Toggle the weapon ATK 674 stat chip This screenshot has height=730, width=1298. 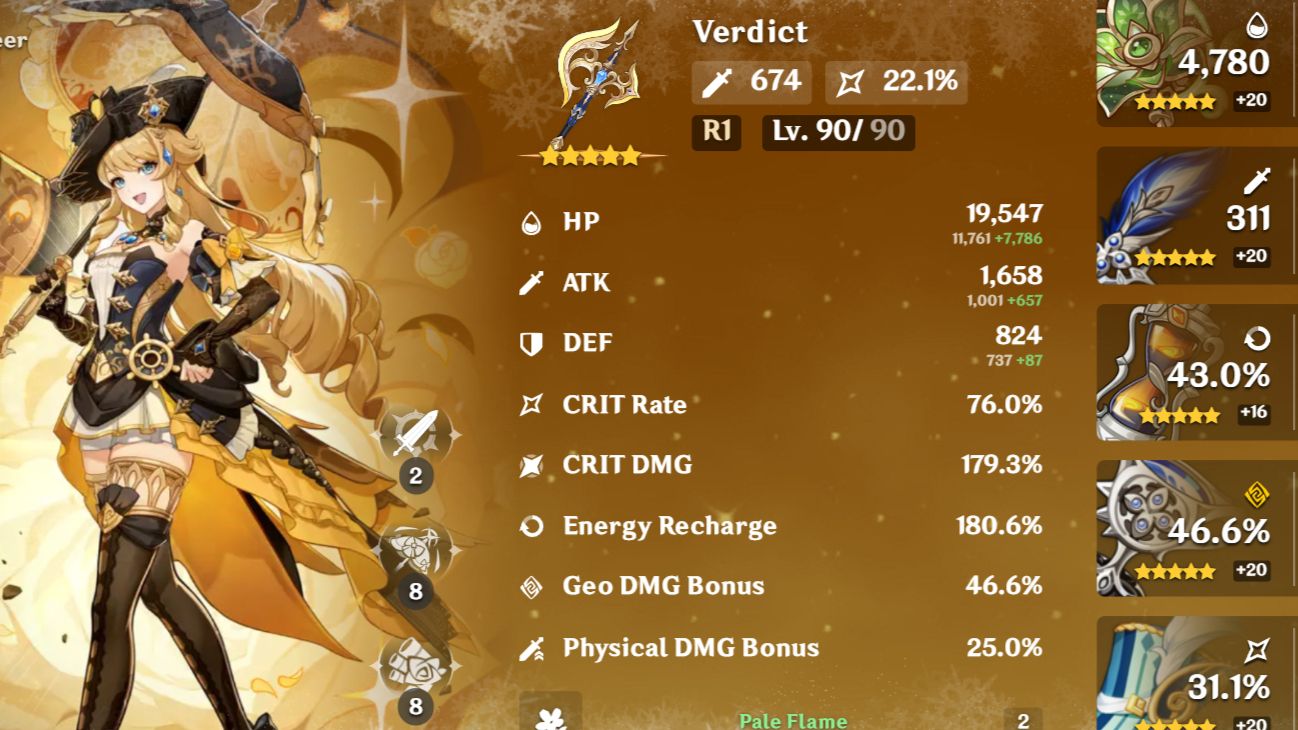[x=751, y=82]
